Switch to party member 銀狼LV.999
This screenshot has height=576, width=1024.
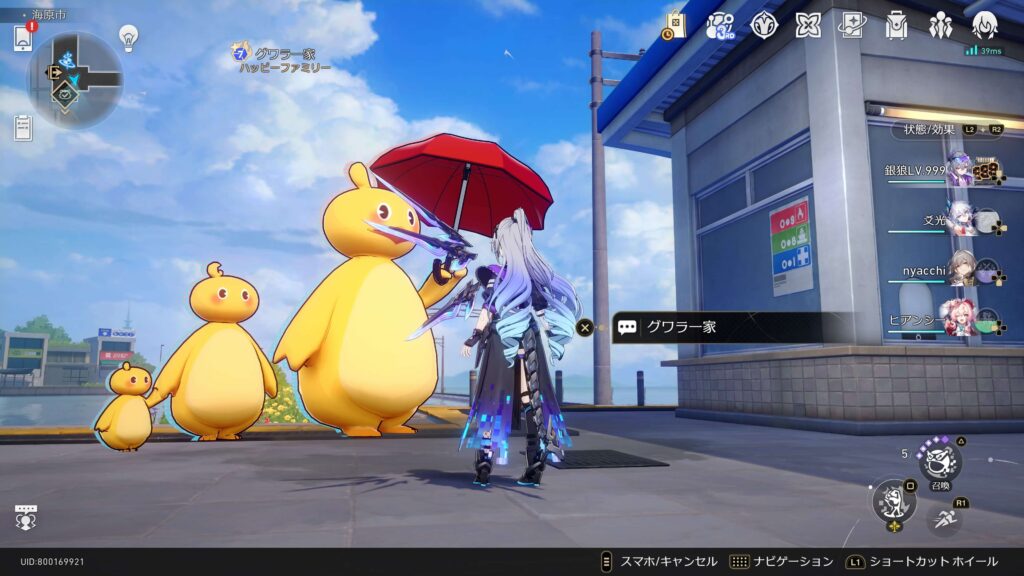[x=962, y=170]
